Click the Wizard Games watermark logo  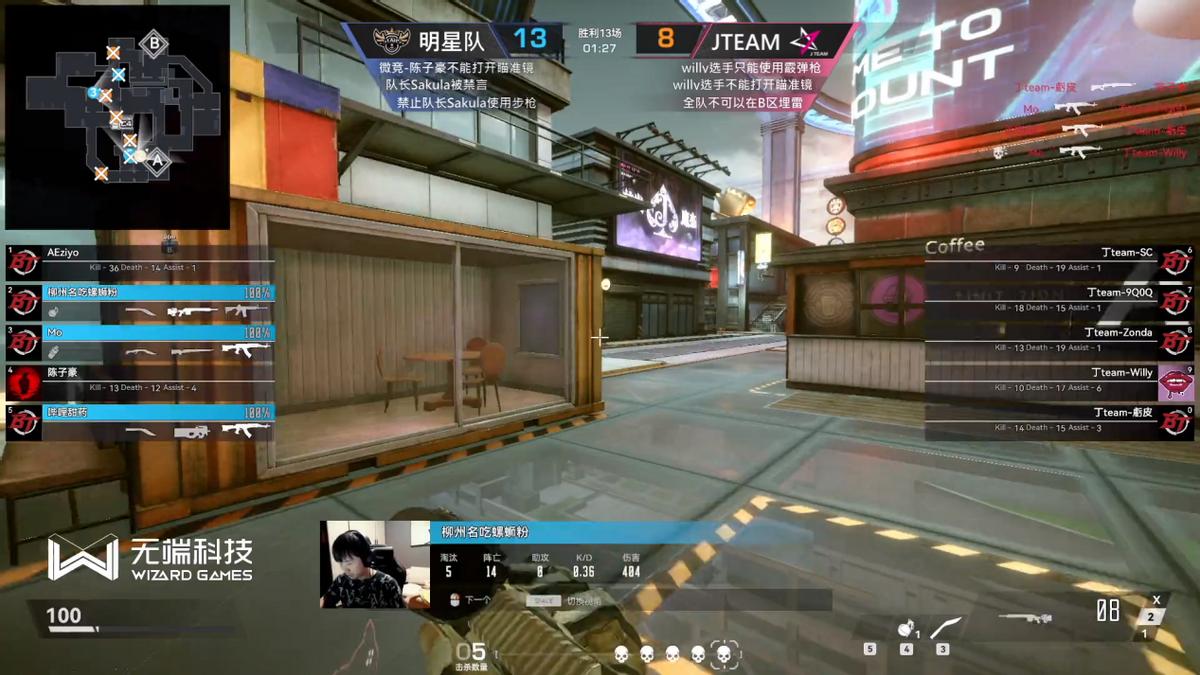[150, 558]
